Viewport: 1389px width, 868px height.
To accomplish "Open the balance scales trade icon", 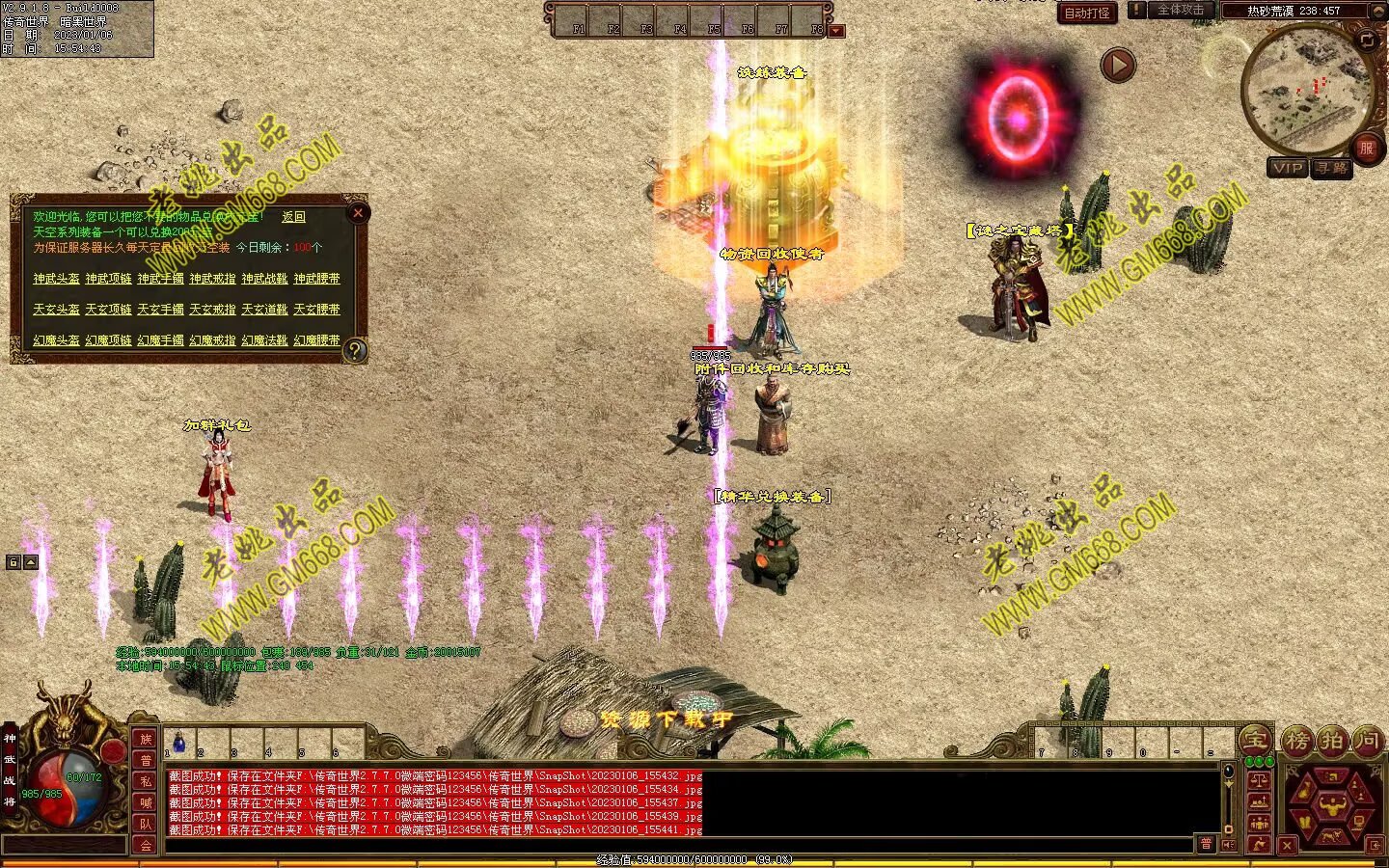I will [x=1258, y=781].
